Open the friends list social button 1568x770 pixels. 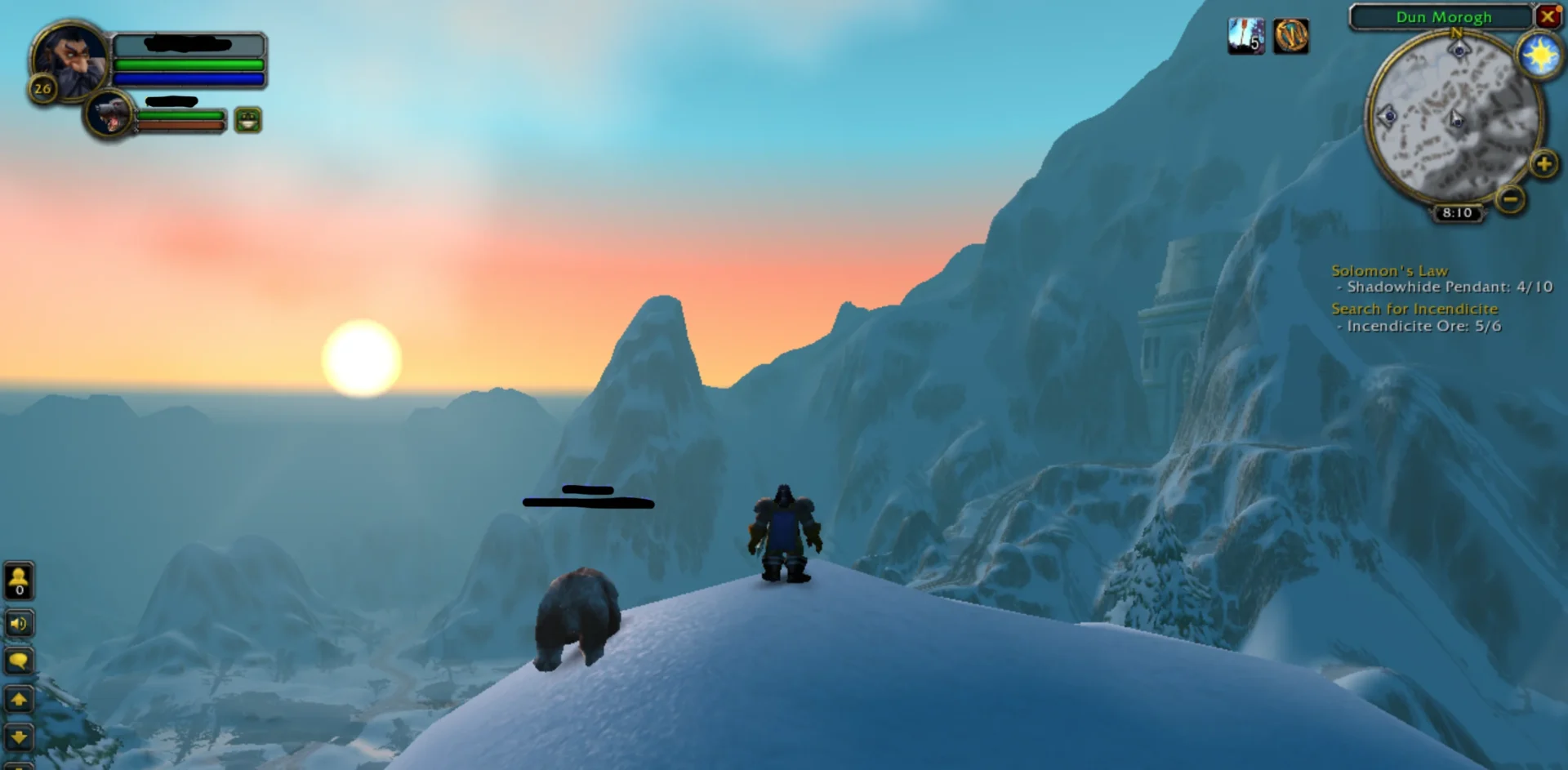(19, 581)
